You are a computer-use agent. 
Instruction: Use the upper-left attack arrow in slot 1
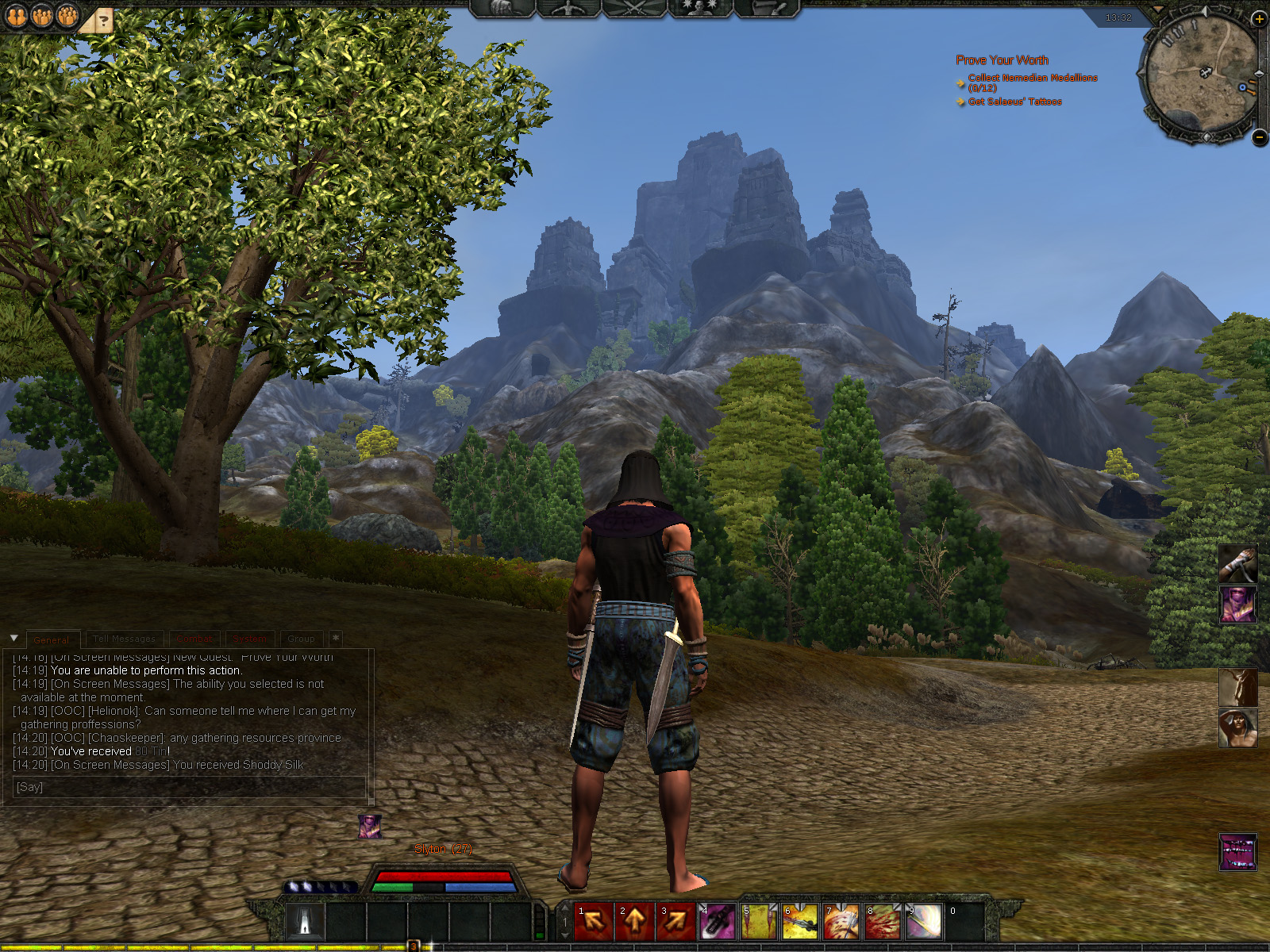point(593,921)
